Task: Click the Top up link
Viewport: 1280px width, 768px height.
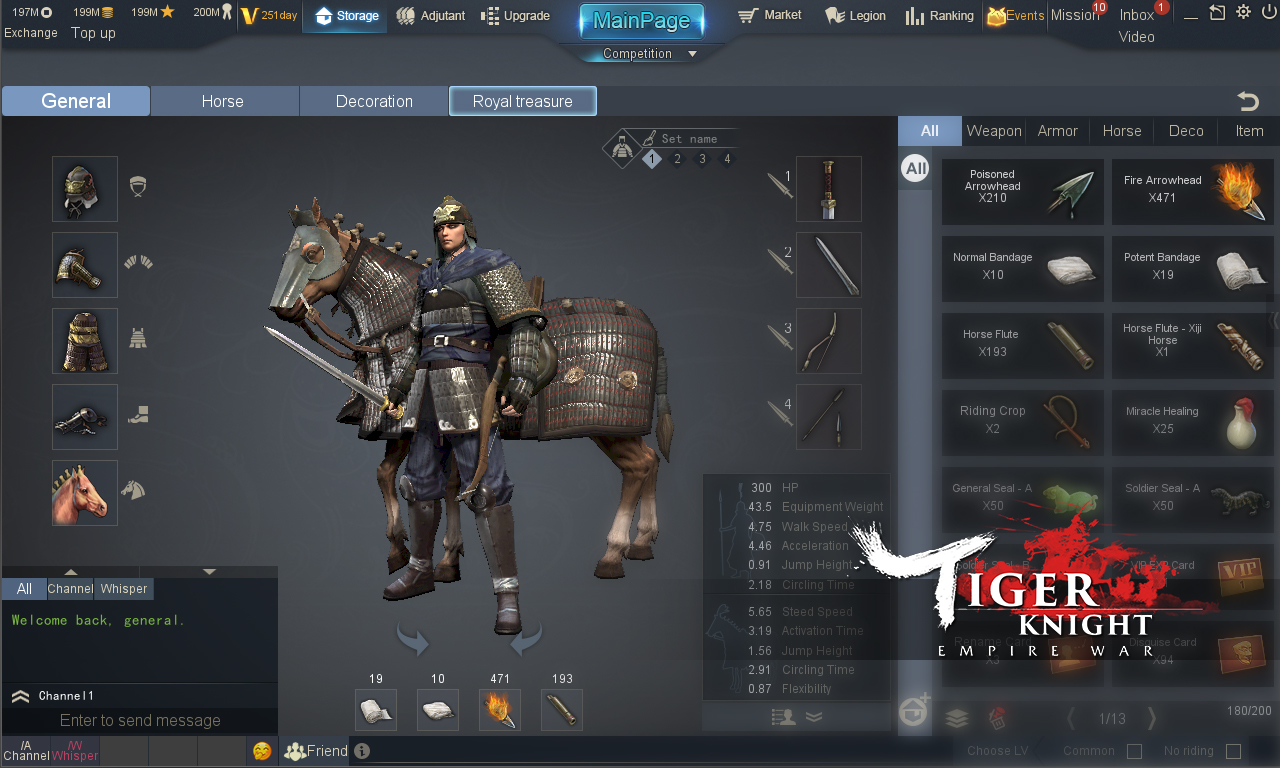Action: pyautogui.click(x=92, y=33)
